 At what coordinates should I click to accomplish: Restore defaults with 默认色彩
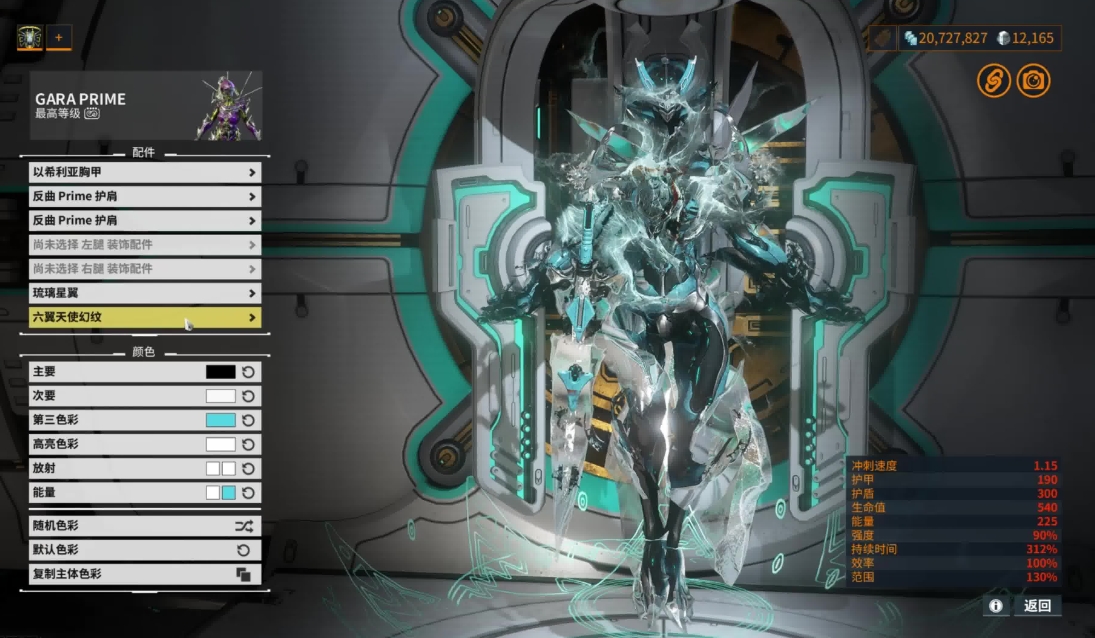coord(145,550)
